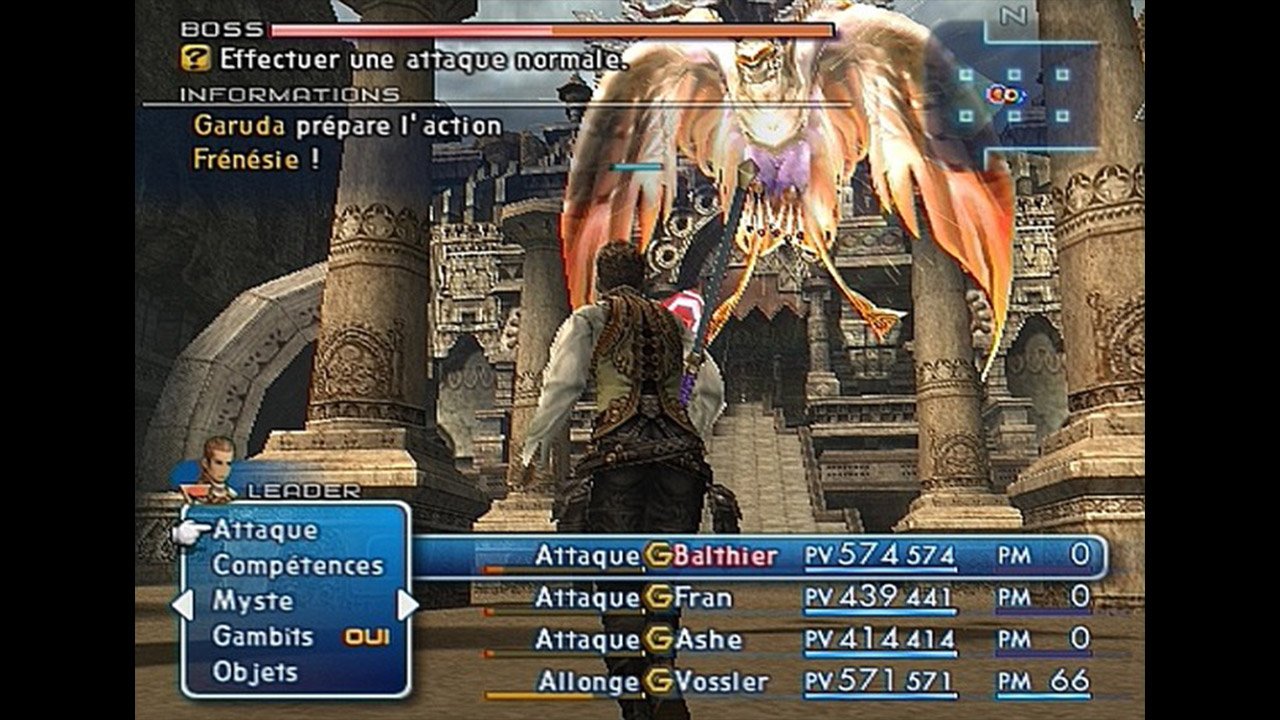The width and height of the screenshot is (1280, 720).
Task: Toggle the Gambits option
Action: (263, 636)
